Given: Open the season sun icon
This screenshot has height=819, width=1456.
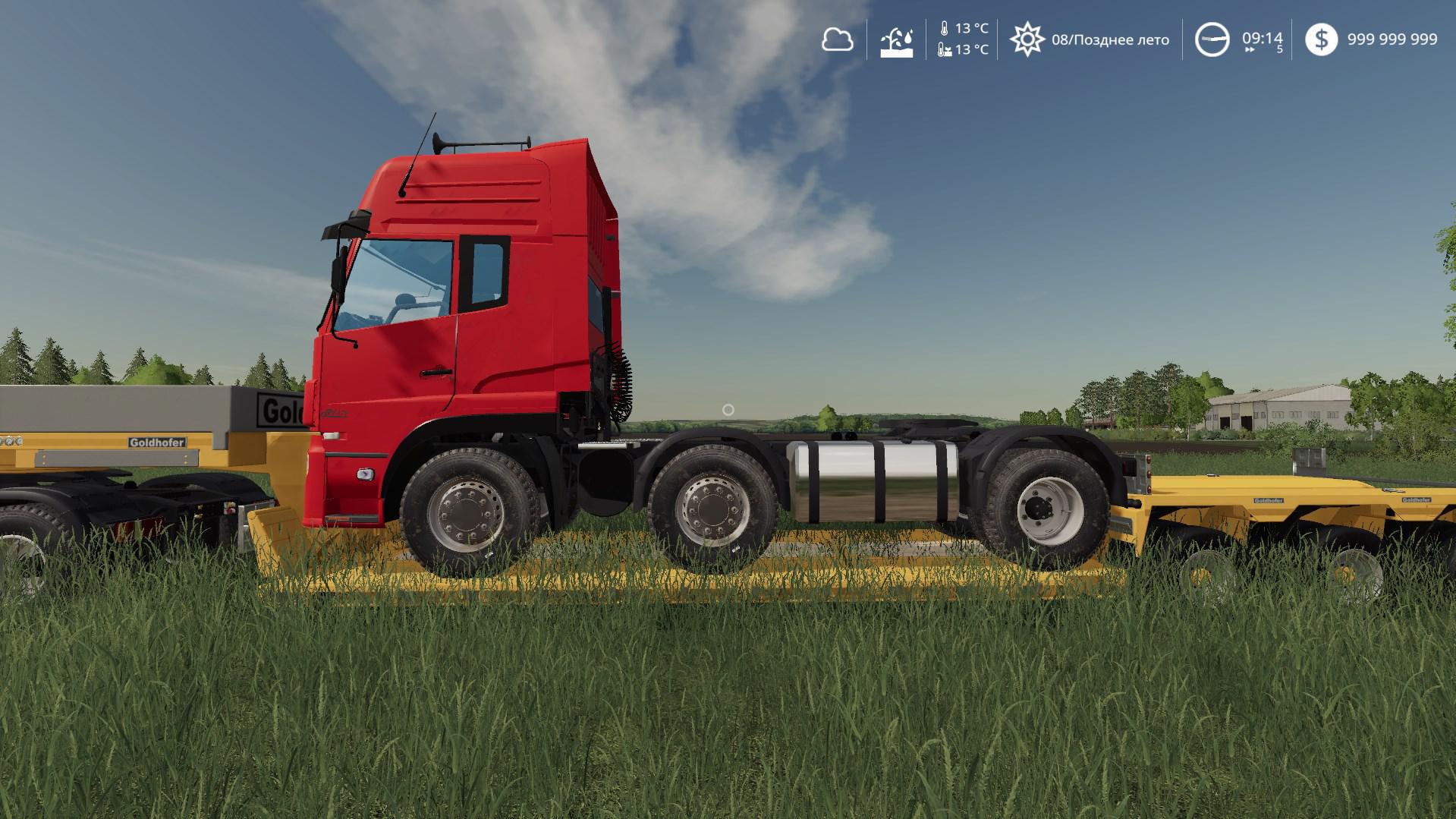Looking at the screenshot, I should tap(1027, 39).
